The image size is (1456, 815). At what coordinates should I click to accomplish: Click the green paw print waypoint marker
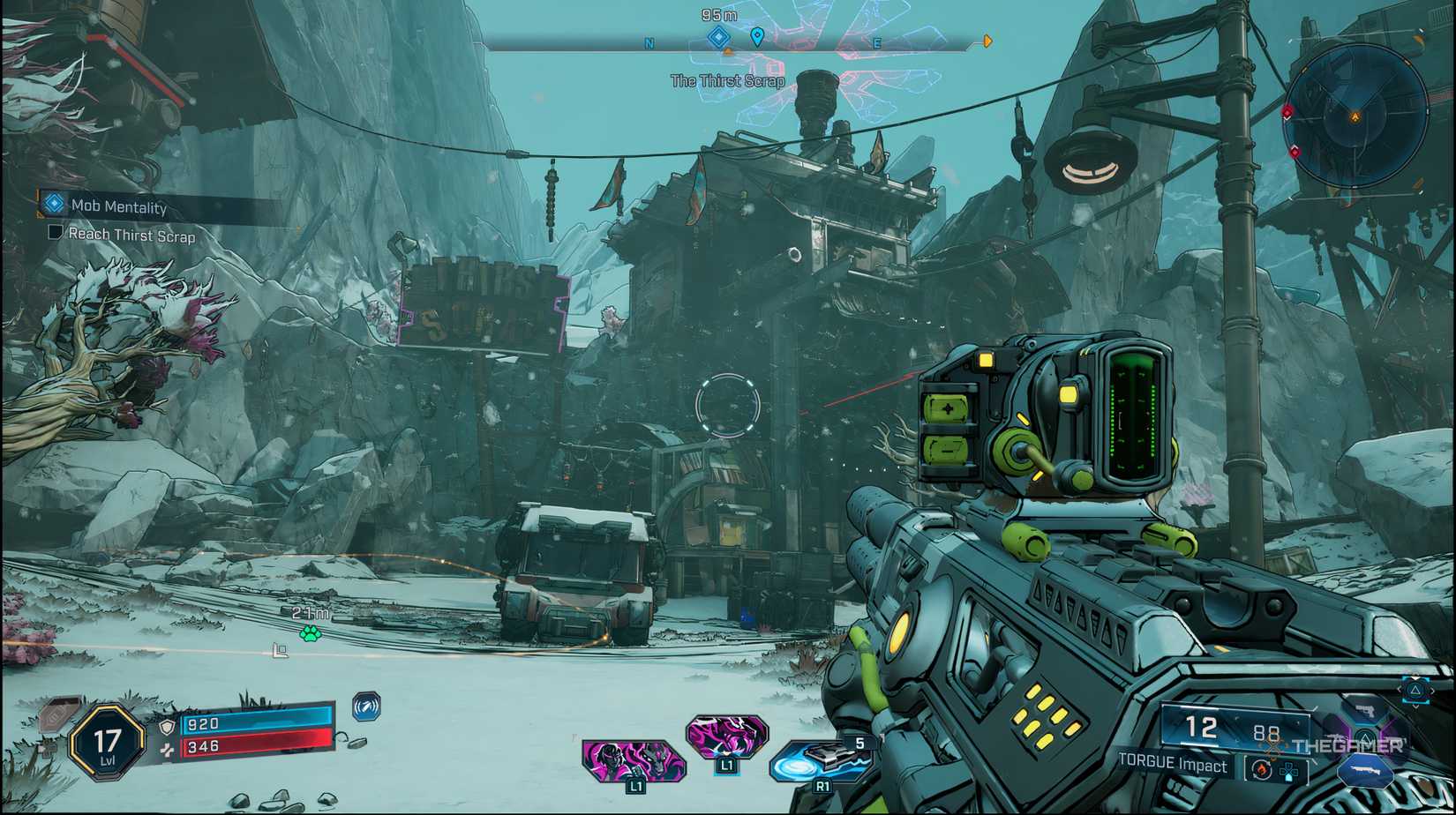(x=310, y=633)
